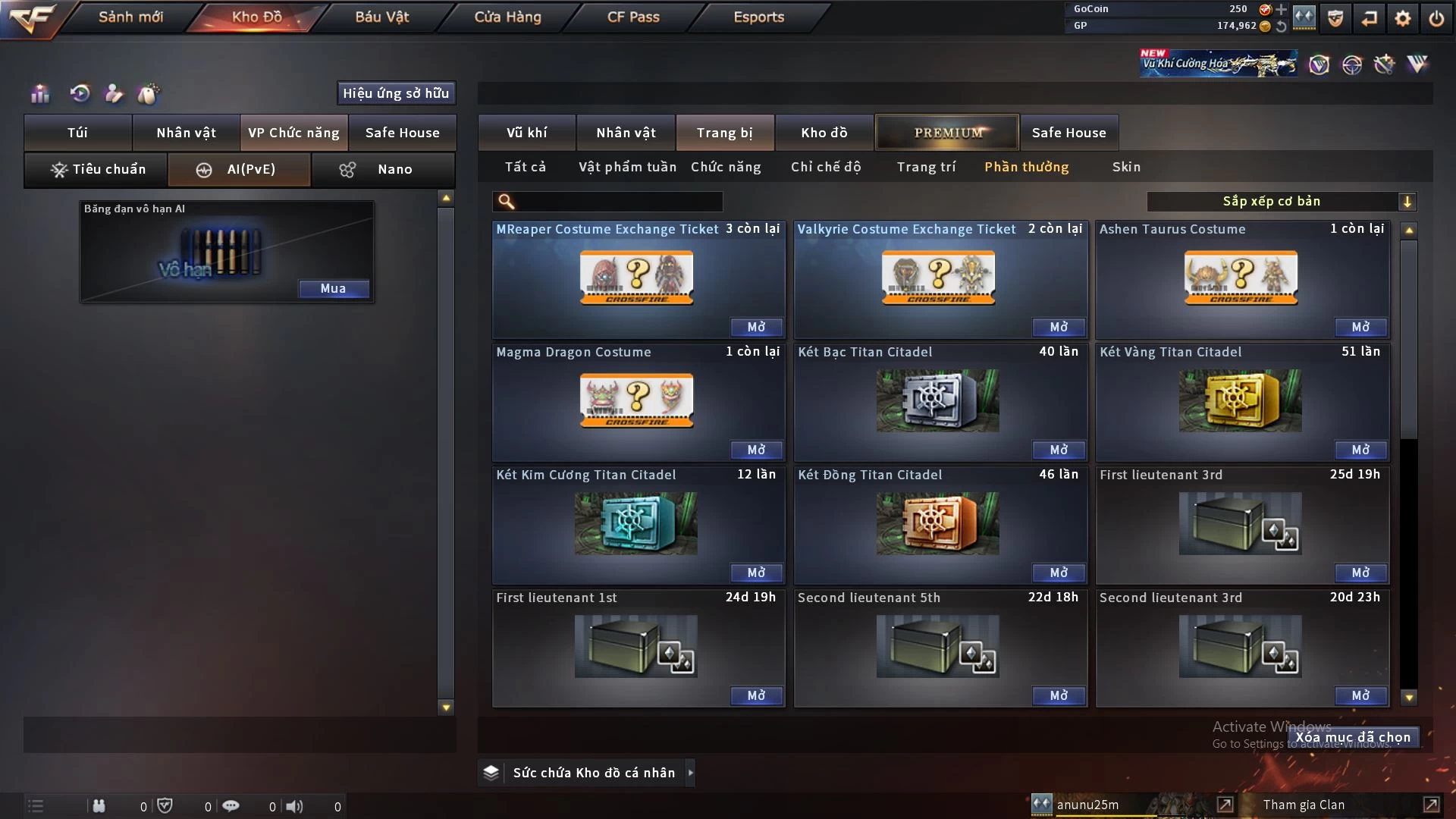Click the power exit icon
This screenshot has height=819, width=1456.
click(1436, 18)
